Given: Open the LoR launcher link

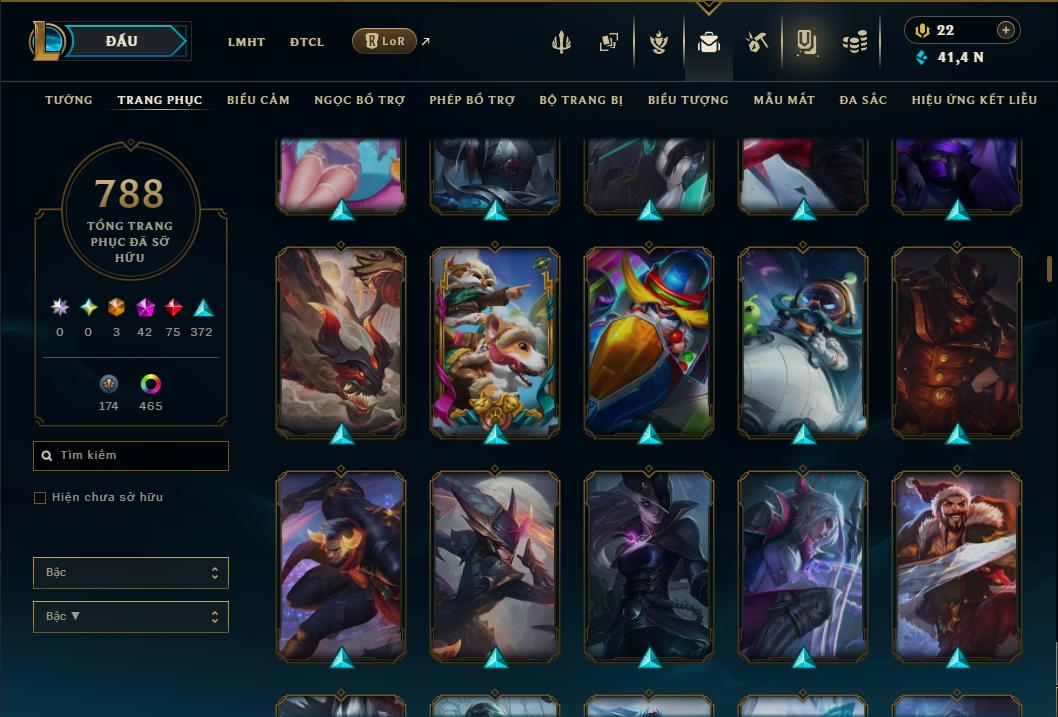Looking at the screenshot, I should [385, 41].
